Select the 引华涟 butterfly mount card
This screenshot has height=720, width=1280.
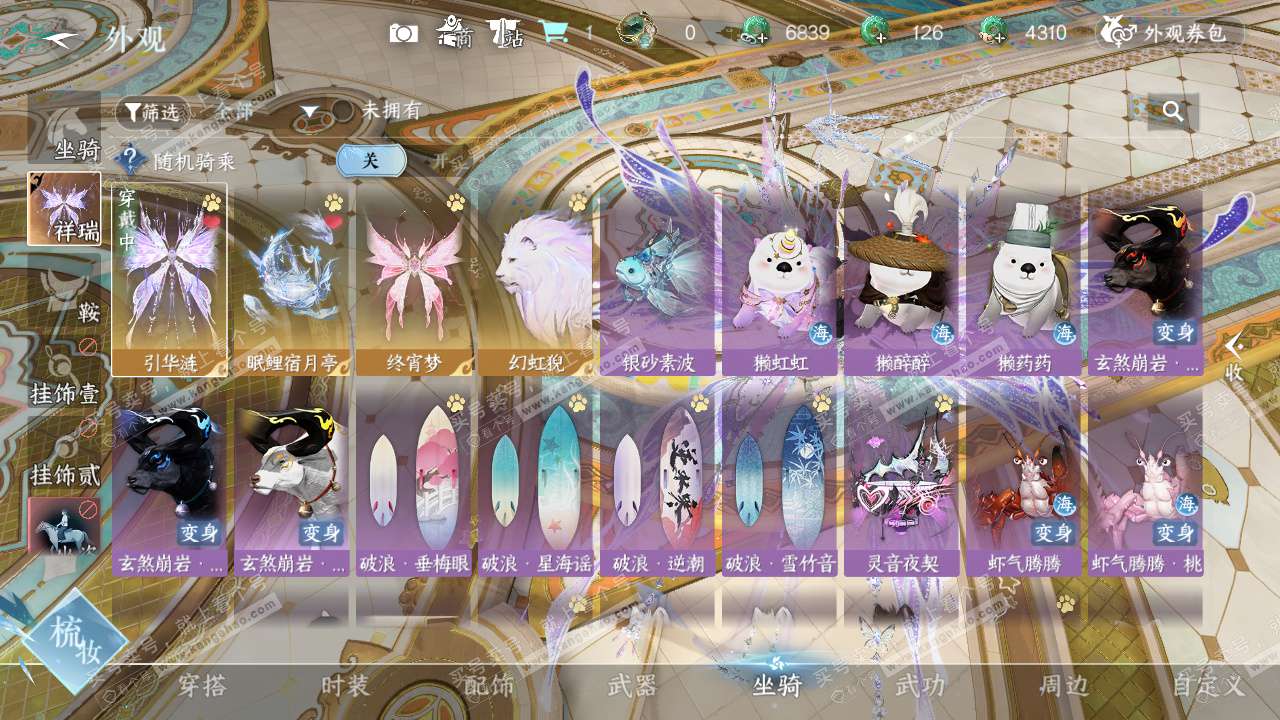(x=169, y=279)
